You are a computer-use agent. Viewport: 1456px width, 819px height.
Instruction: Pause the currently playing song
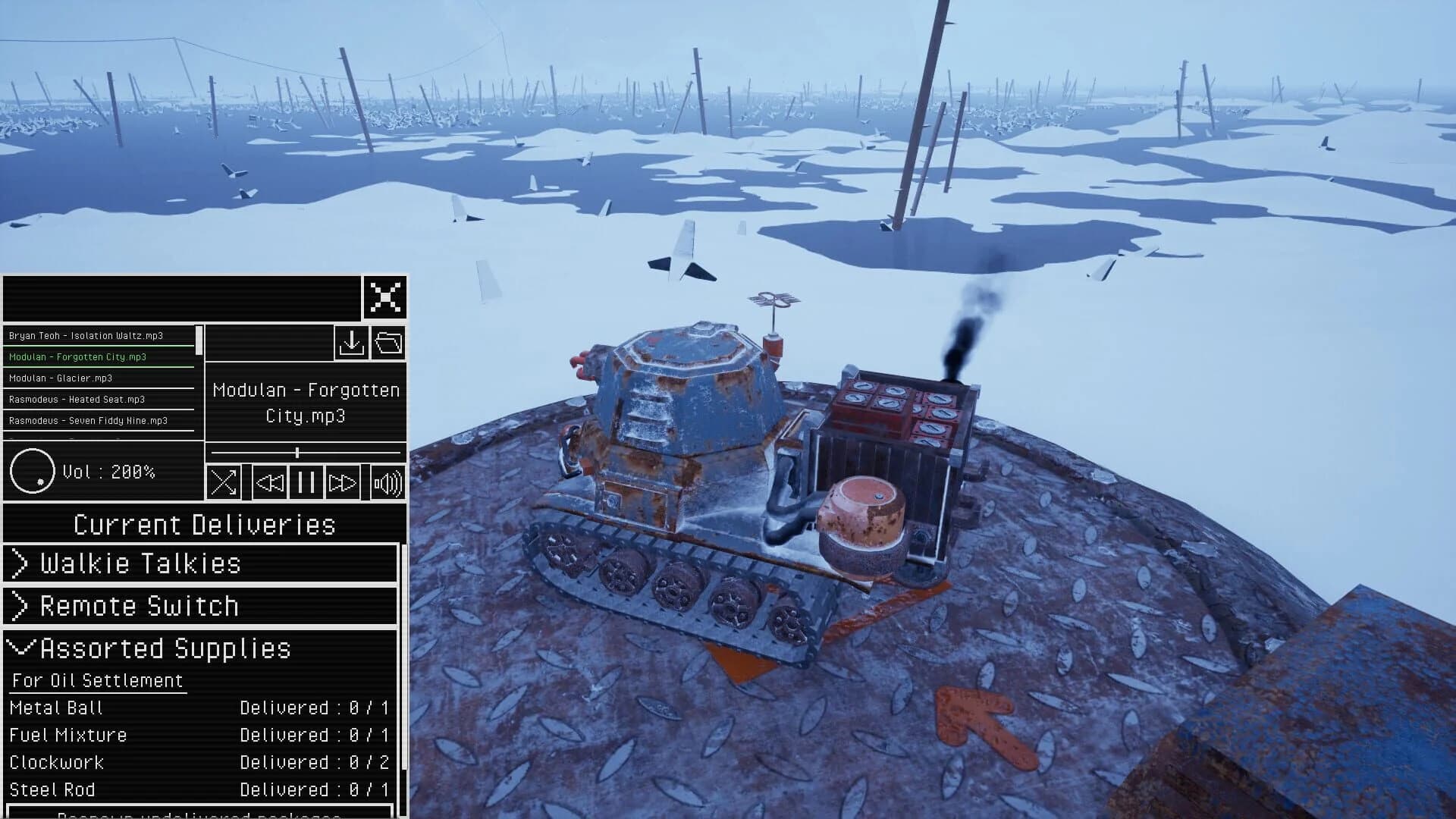click(x=306, y=482)
